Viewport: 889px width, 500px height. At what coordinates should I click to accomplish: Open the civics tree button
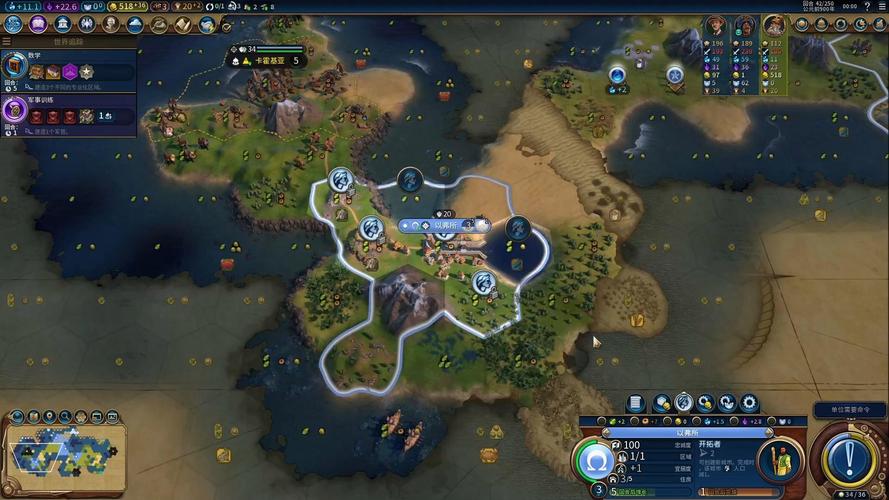pyautogui.click(x=38, y=24)
